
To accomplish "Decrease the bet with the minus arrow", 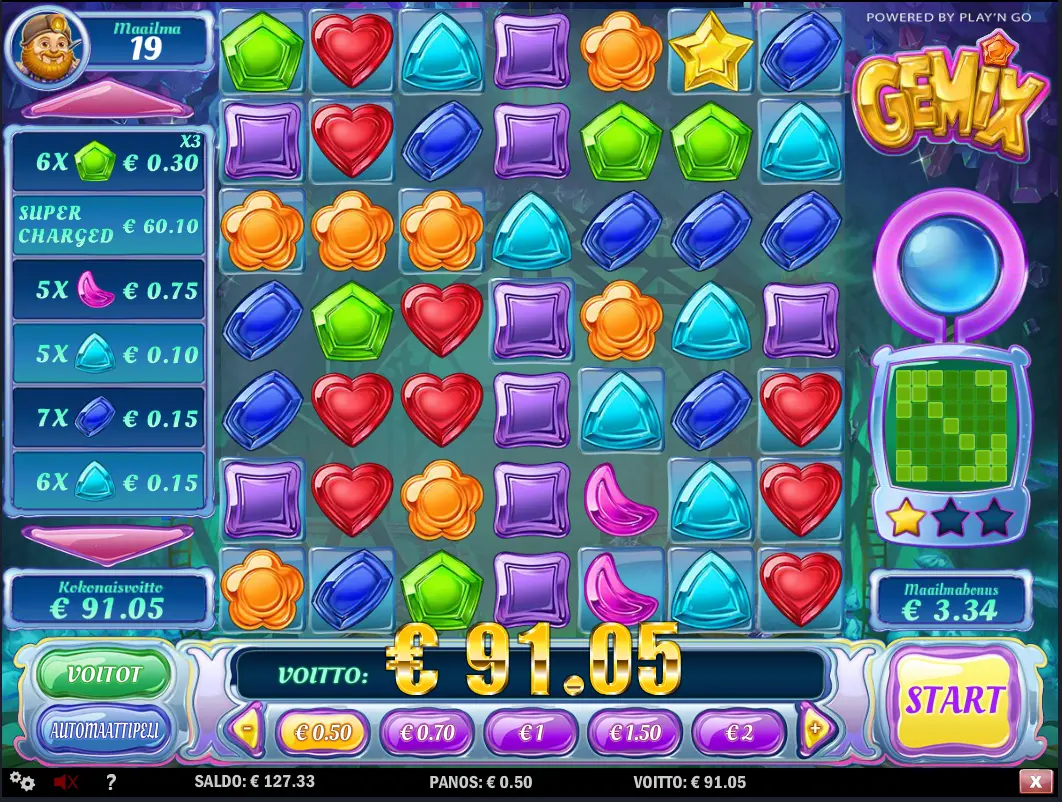I will pos(246,731).
